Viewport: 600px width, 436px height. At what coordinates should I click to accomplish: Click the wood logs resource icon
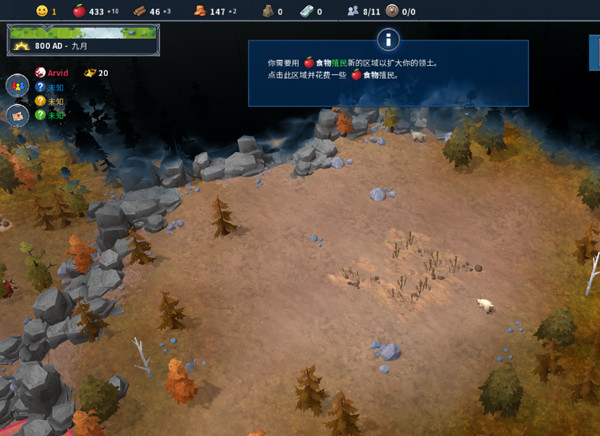tap(140, 11)
